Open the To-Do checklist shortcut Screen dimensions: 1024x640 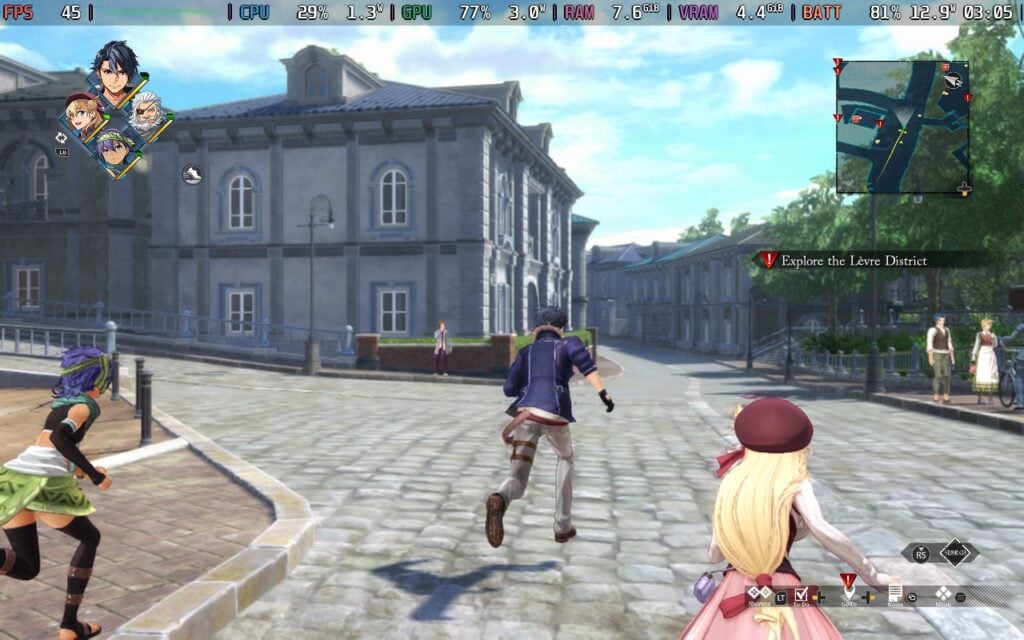click(801, 595)
